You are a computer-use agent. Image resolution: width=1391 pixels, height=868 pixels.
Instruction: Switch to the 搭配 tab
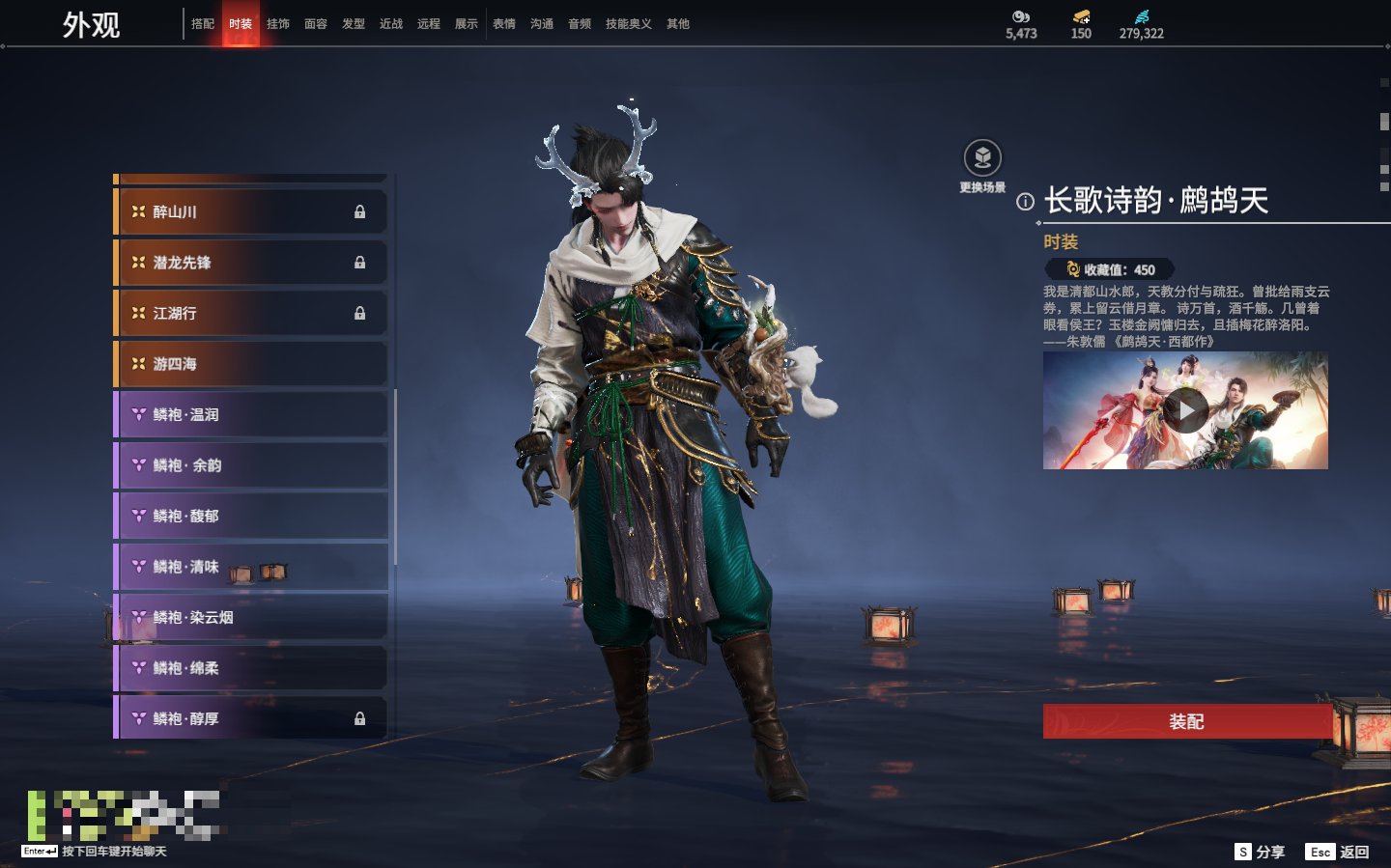(203, 24)
